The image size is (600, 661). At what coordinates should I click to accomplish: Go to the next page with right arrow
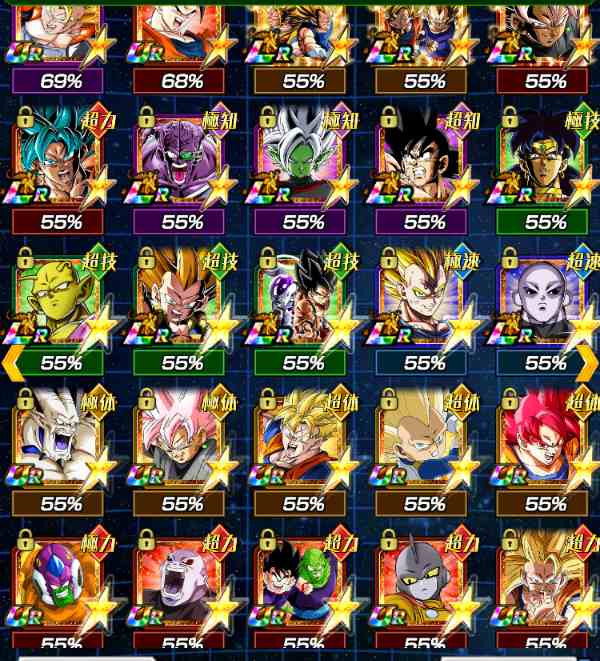pyautogui.click(x=588, y=362)
